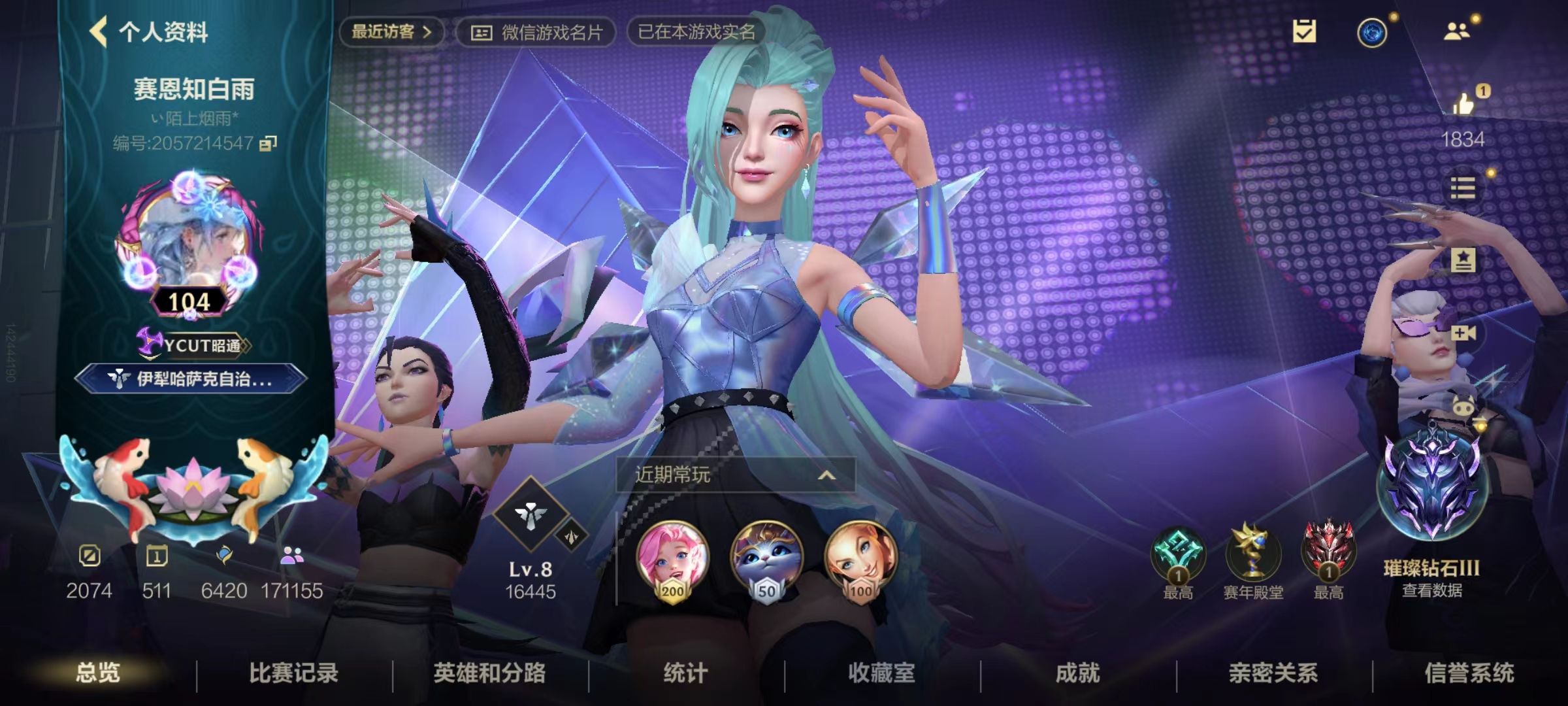Open the 微信游戏名片 card
The height and width of the screenshot is (706, 1568).
(536, 32)
